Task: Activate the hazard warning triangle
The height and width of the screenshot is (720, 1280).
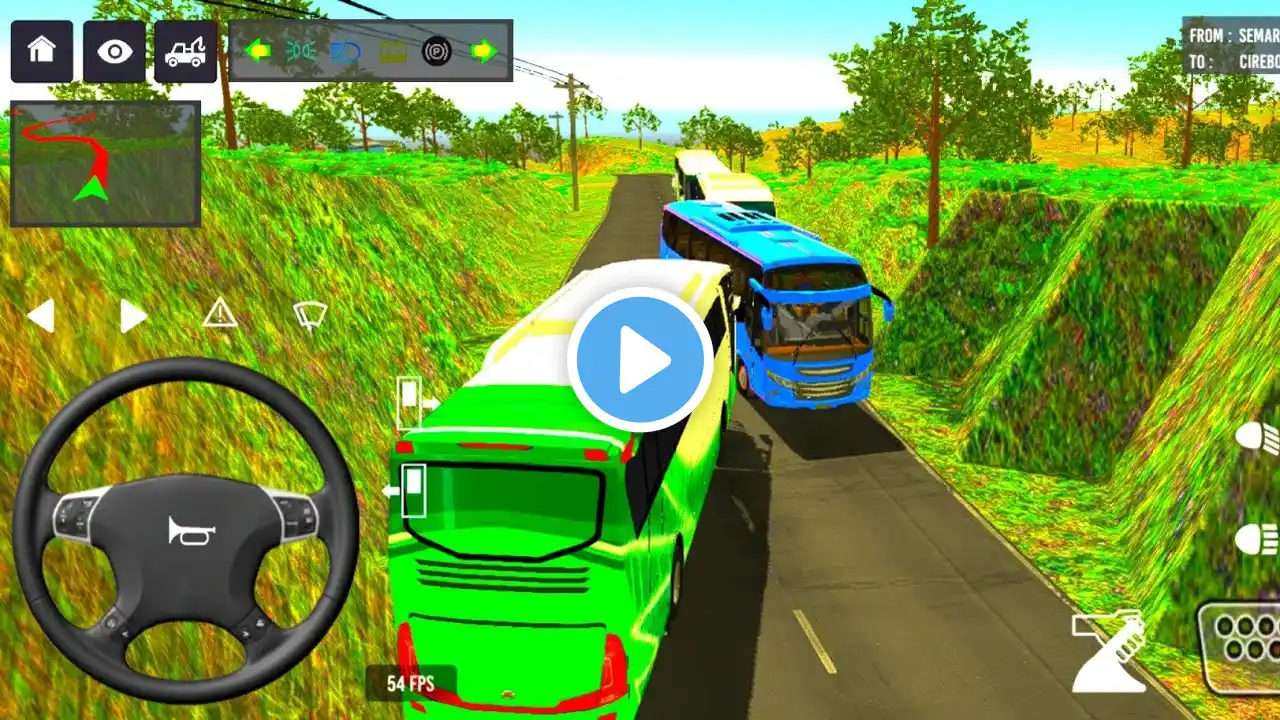Action: [220, 314]
